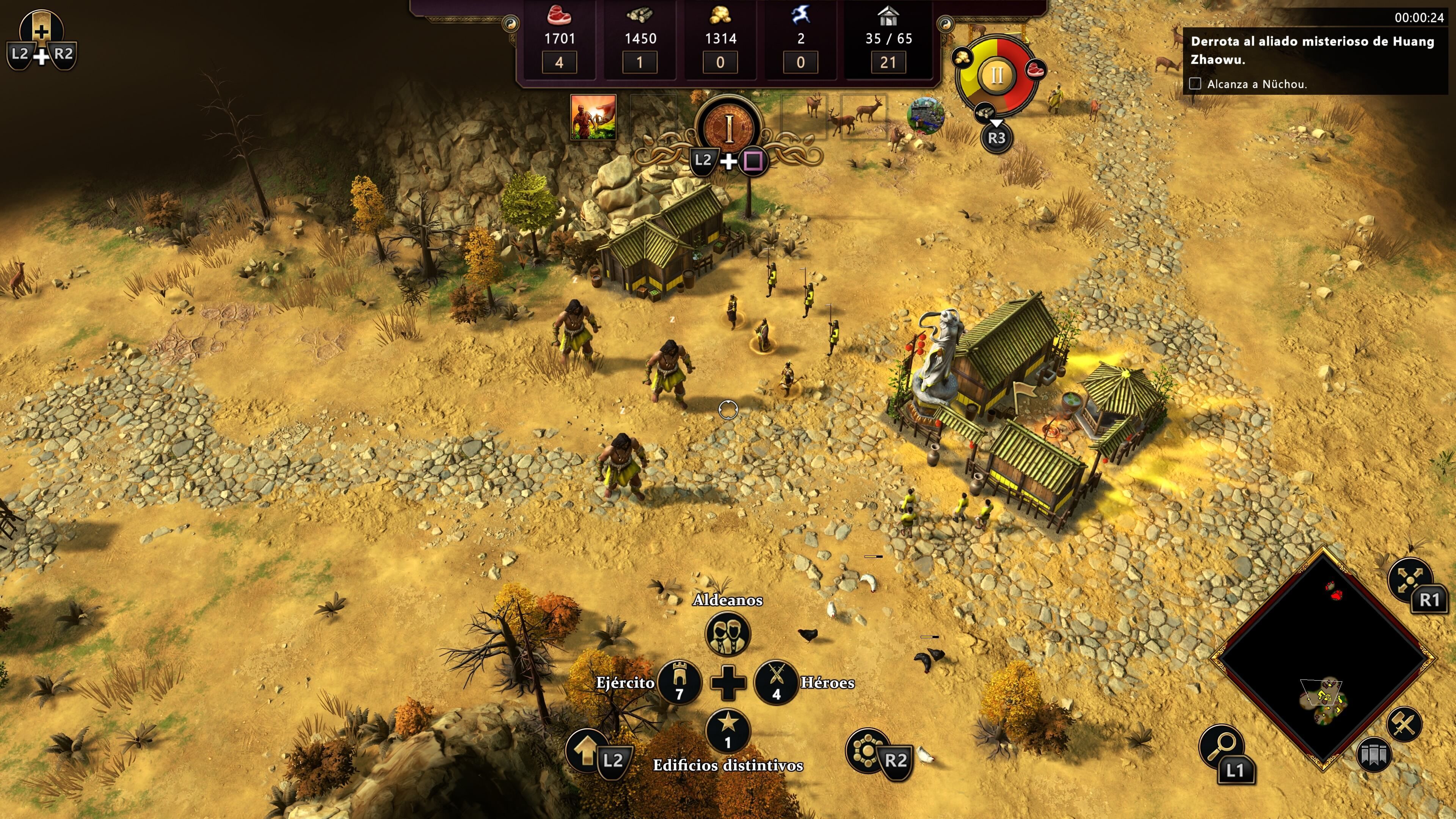Select the Ejército army group
The image size is (1456, 819).
679,682
